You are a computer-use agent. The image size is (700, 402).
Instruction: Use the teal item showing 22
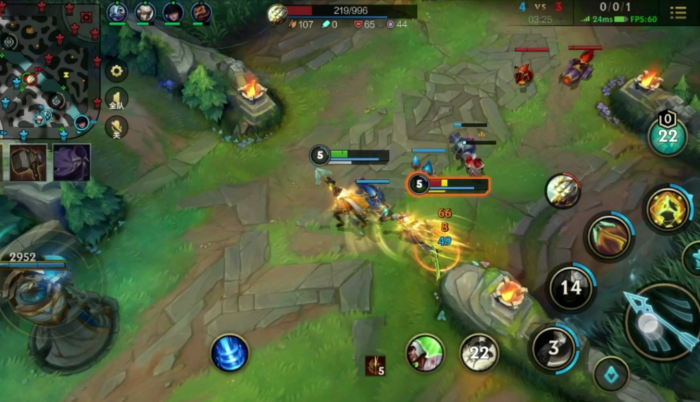[667, 136]
